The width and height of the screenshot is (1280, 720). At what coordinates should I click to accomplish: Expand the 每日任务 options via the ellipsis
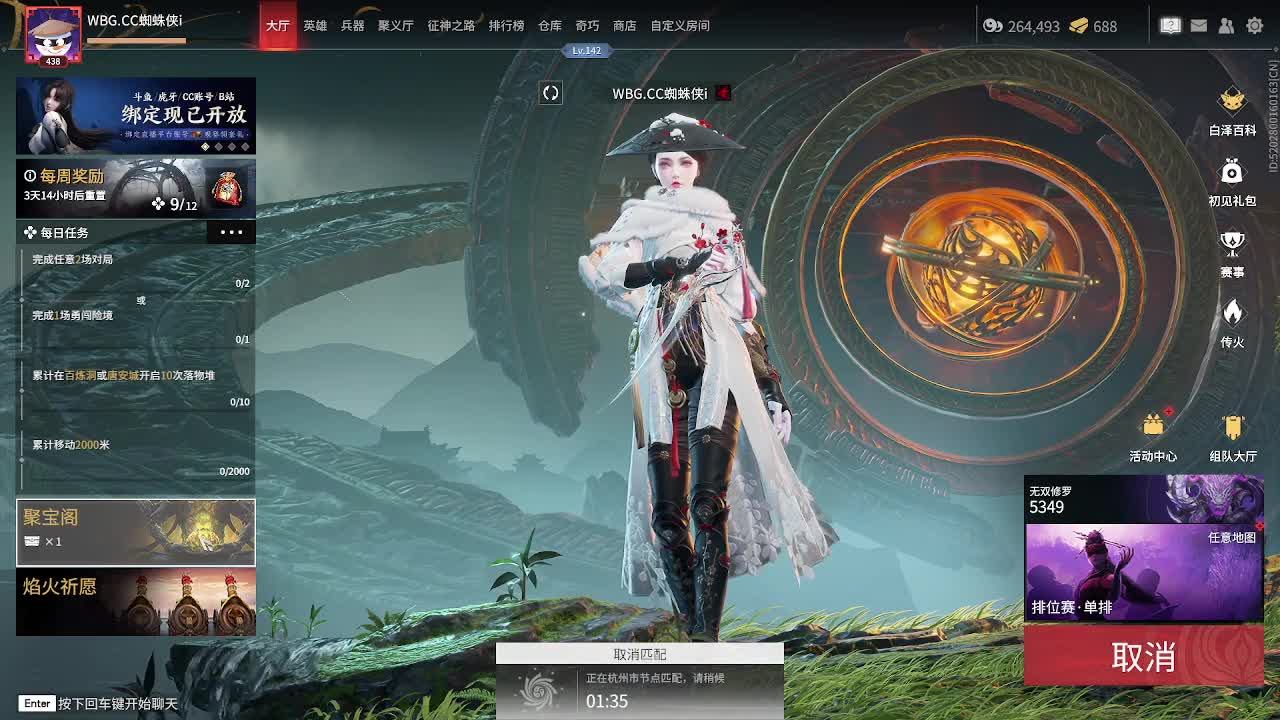231,232
